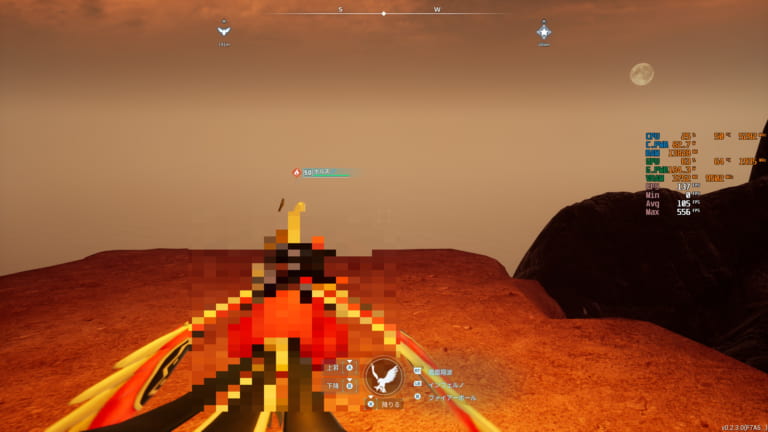Click the phoenix mount emblem icon

(x=383, y=376)
